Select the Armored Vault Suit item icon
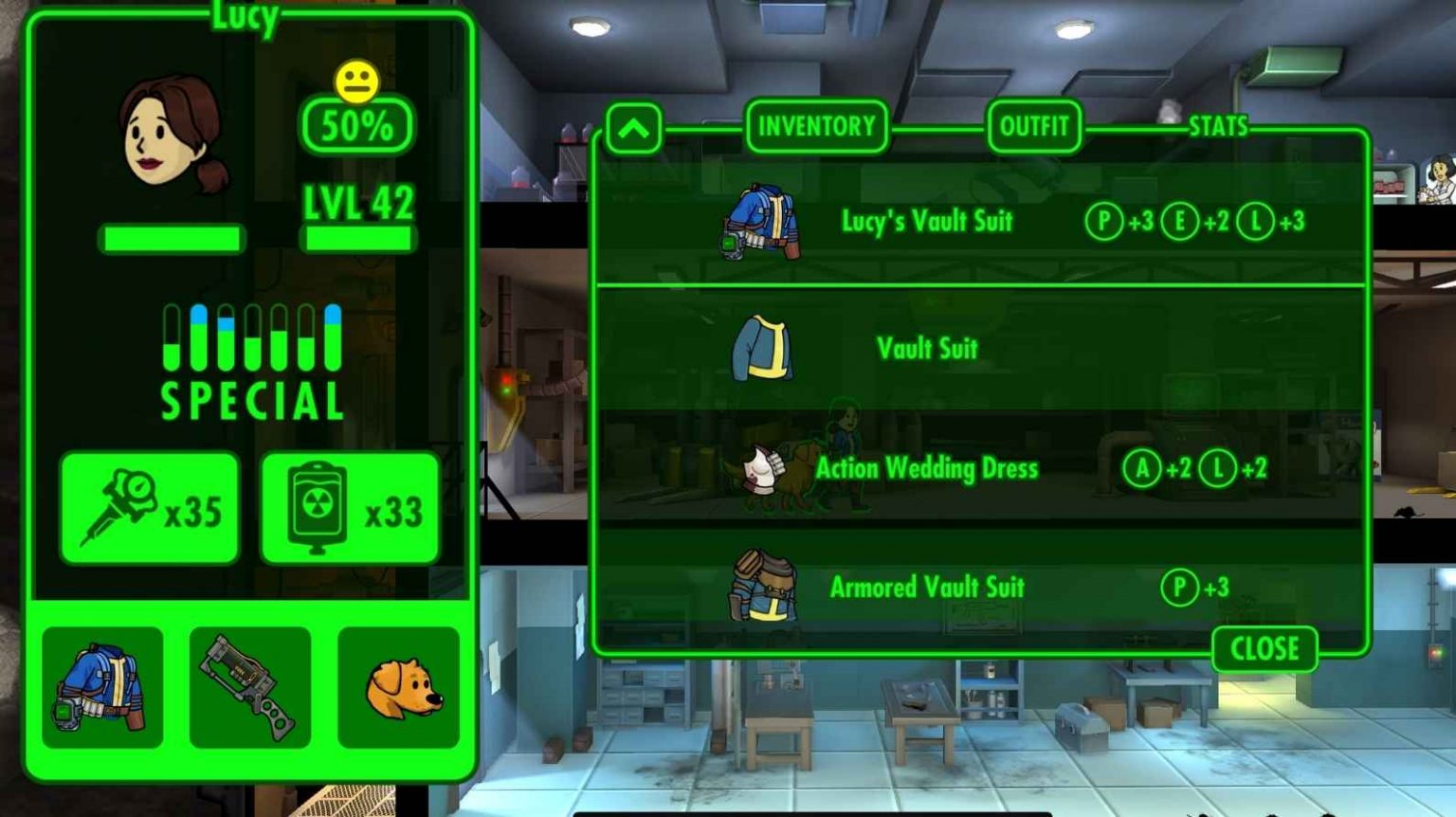This screenshot has height=817, width=1456. tap(763, 587)
